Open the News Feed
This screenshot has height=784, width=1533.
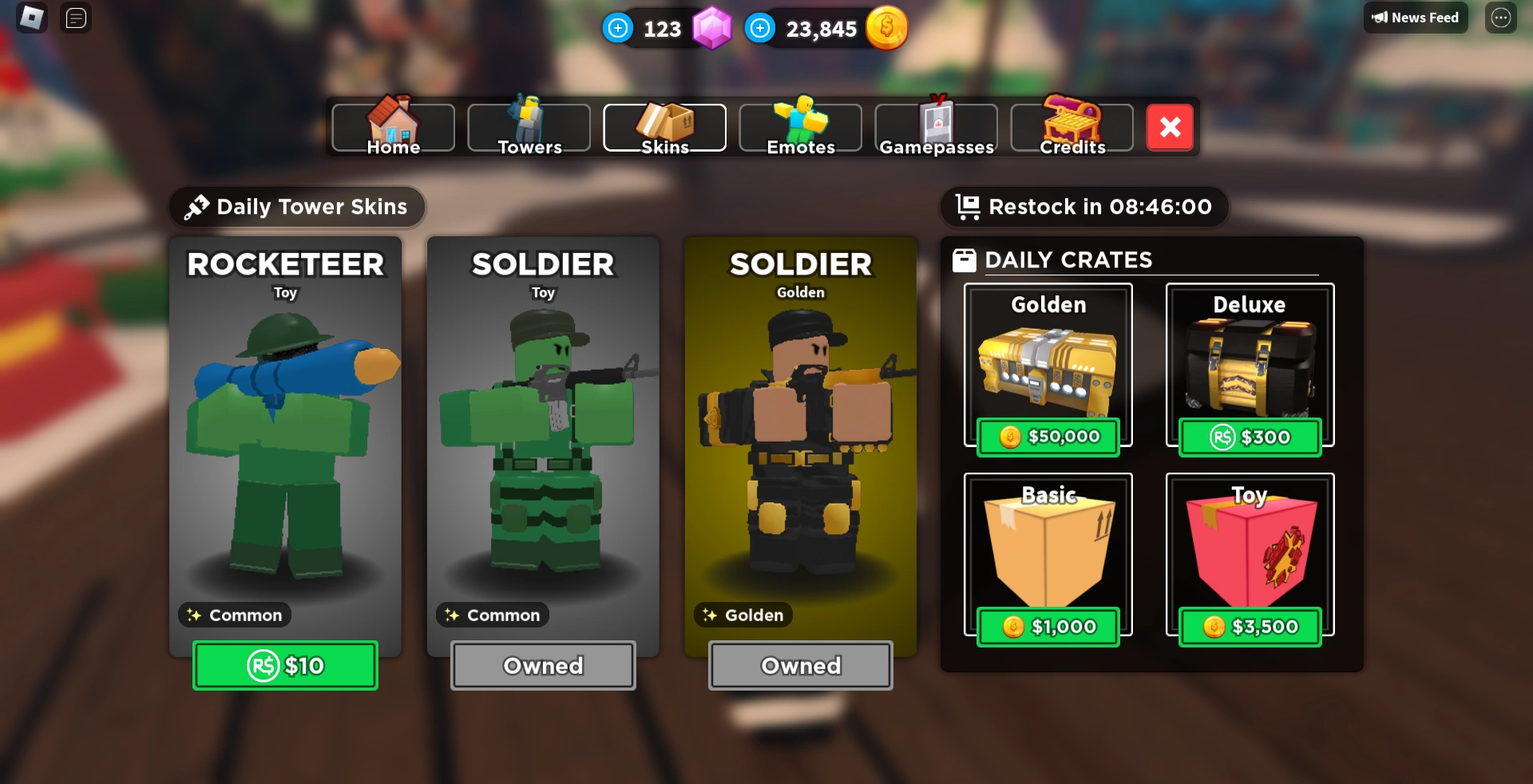tap(1415, 18)
